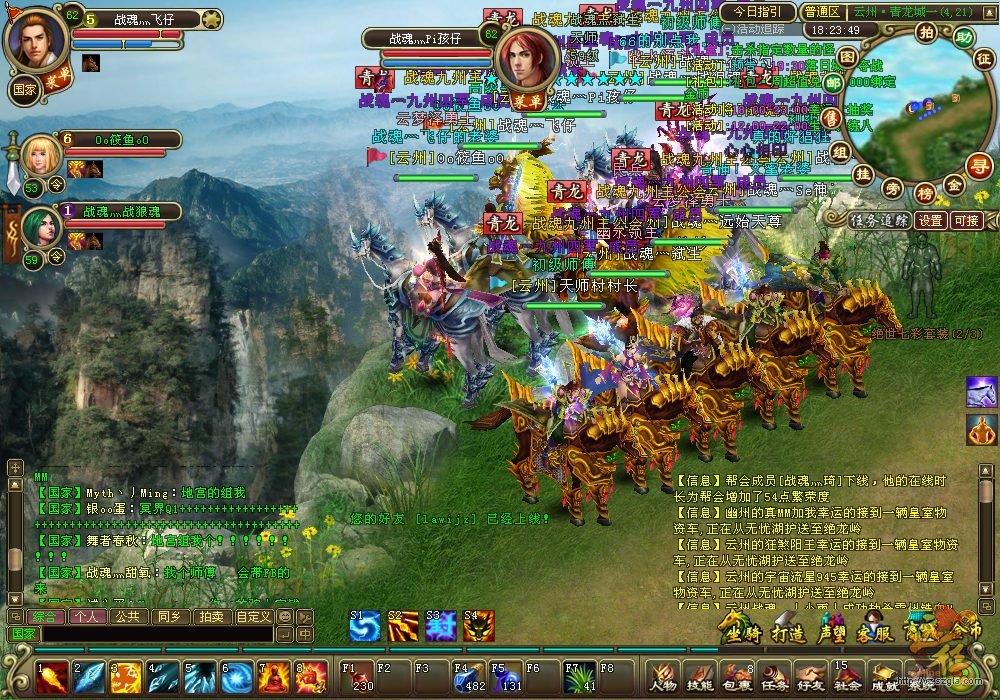Use the blue vortex skill in slot 6
Screen dimensions: 1000x700
click(238, 678)
